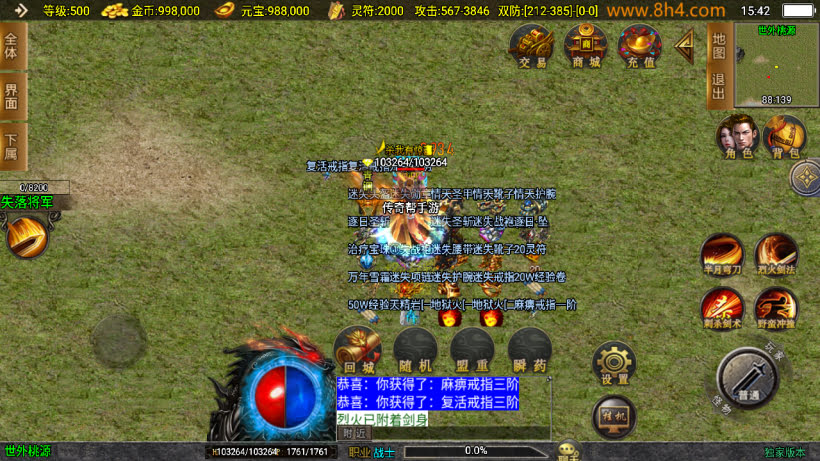Use the 瞬药 instant potion slot
Viewport: 820px width, 461px height.
click(529, 349)
